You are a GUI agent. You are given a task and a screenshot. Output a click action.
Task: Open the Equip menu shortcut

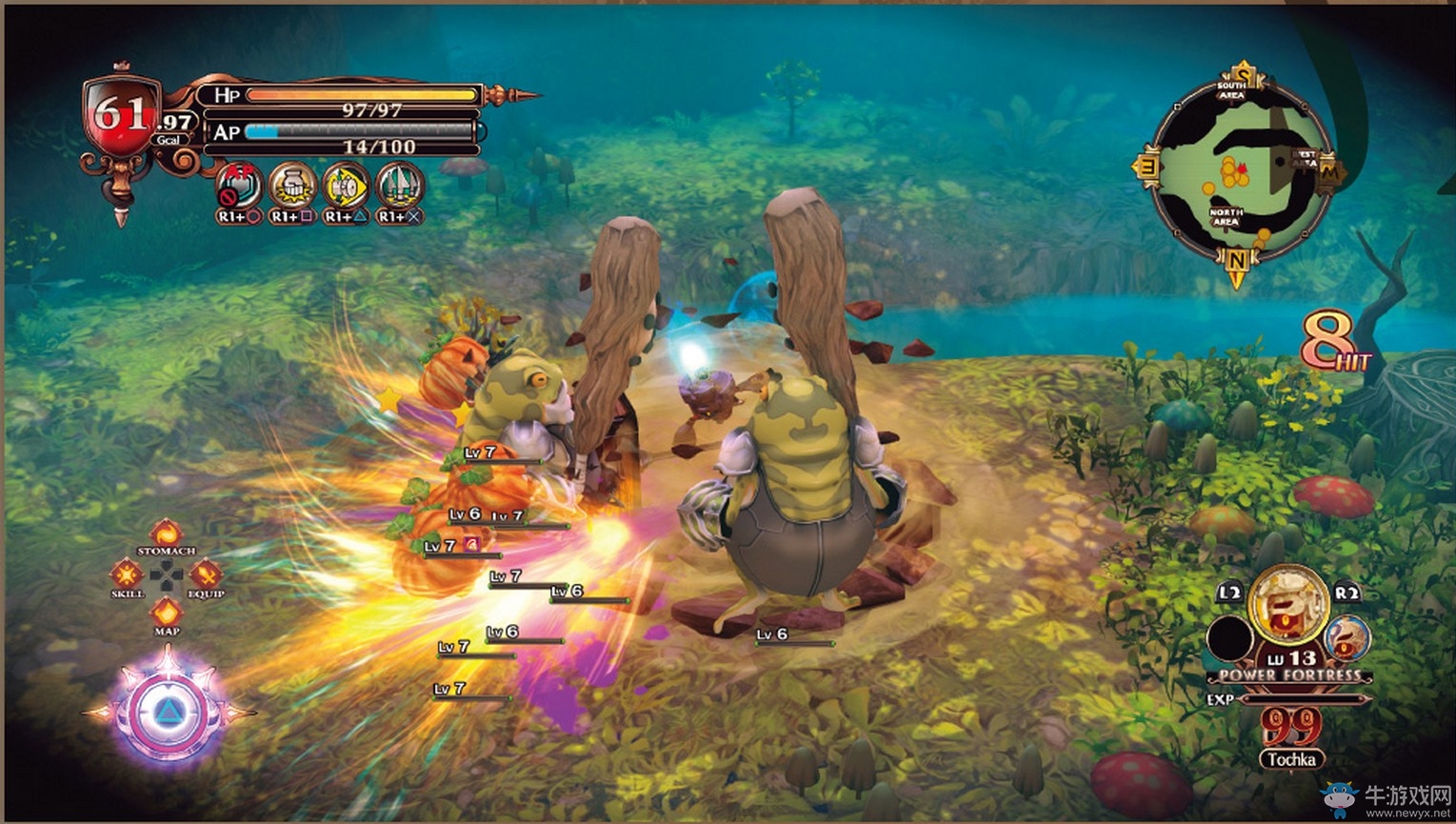click(205, 574)
